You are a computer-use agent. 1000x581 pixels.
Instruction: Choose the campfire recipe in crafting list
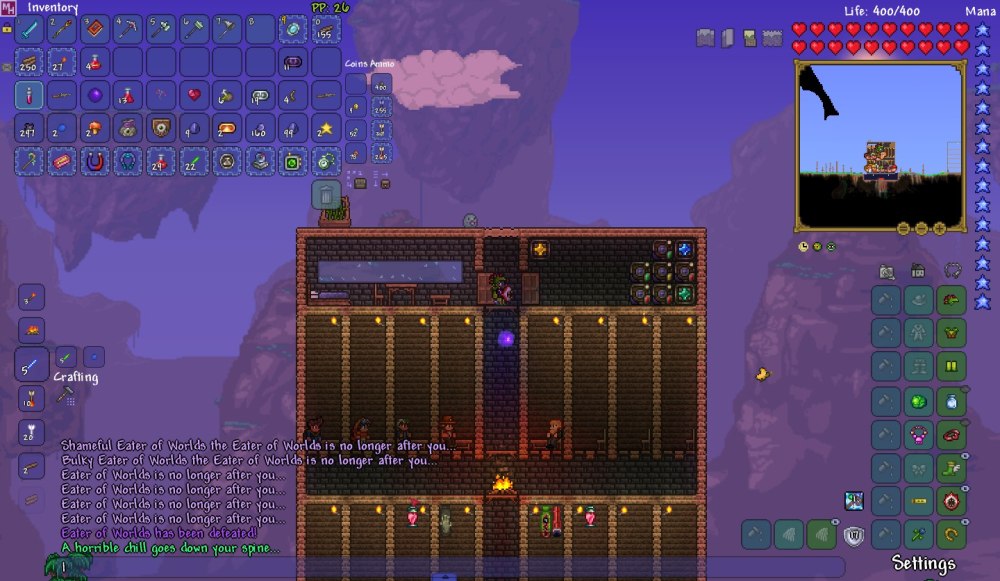point(29,328)
